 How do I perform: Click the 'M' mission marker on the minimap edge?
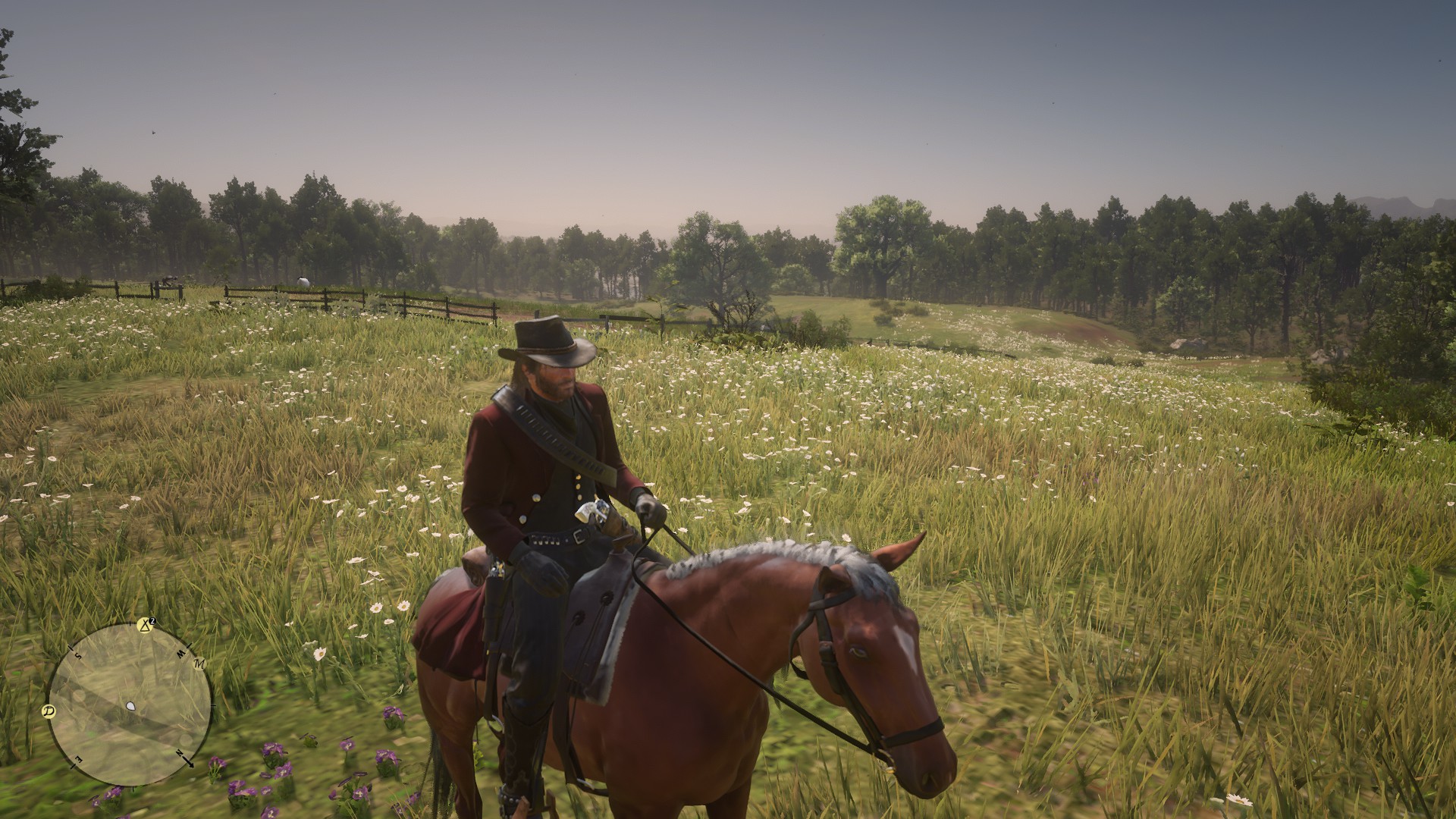click(199, 664)
